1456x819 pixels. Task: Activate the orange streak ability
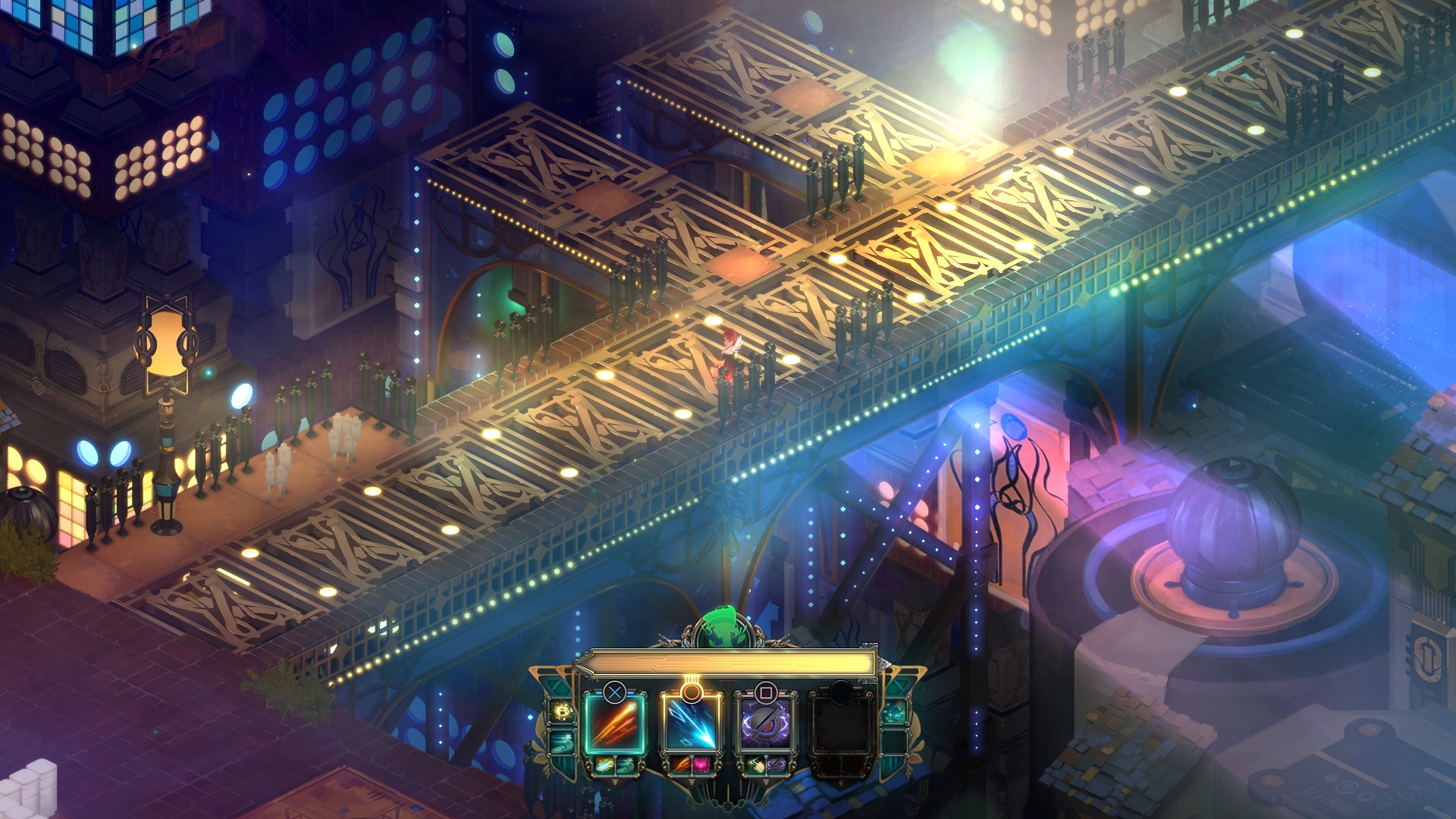[614, 723]
